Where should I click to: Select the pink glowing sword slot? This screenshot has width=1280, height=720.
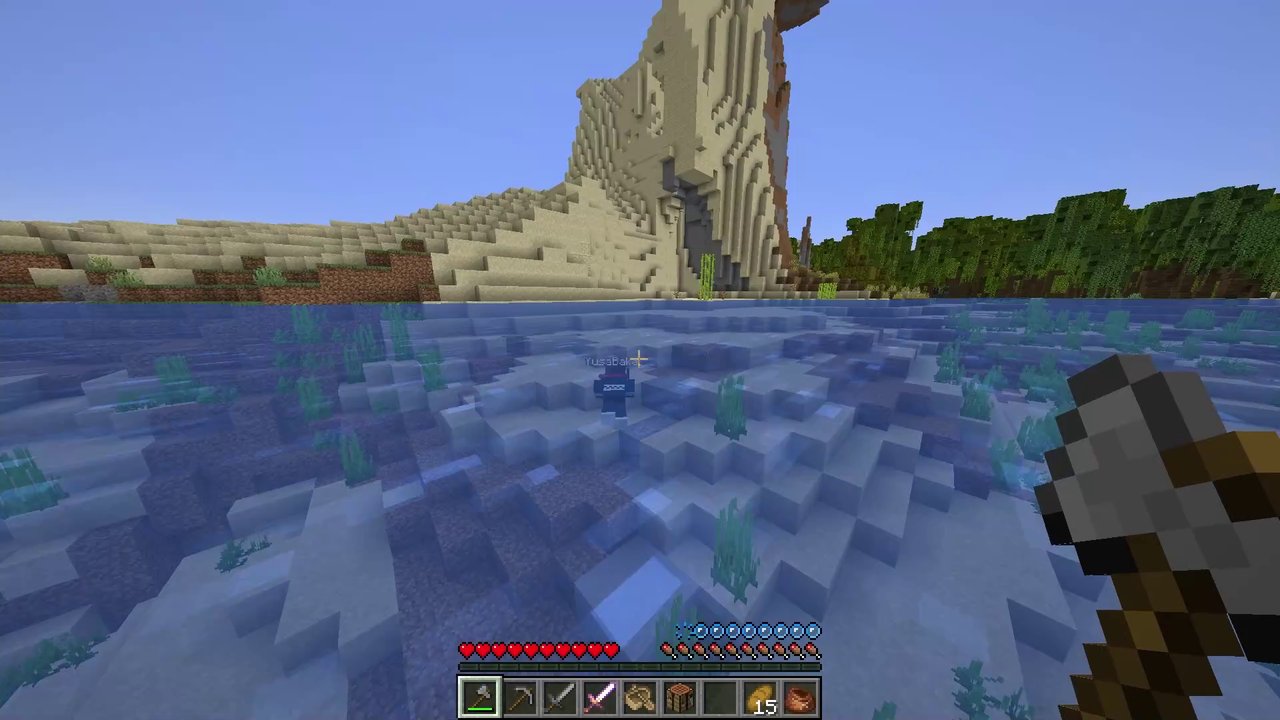[599, 697]
